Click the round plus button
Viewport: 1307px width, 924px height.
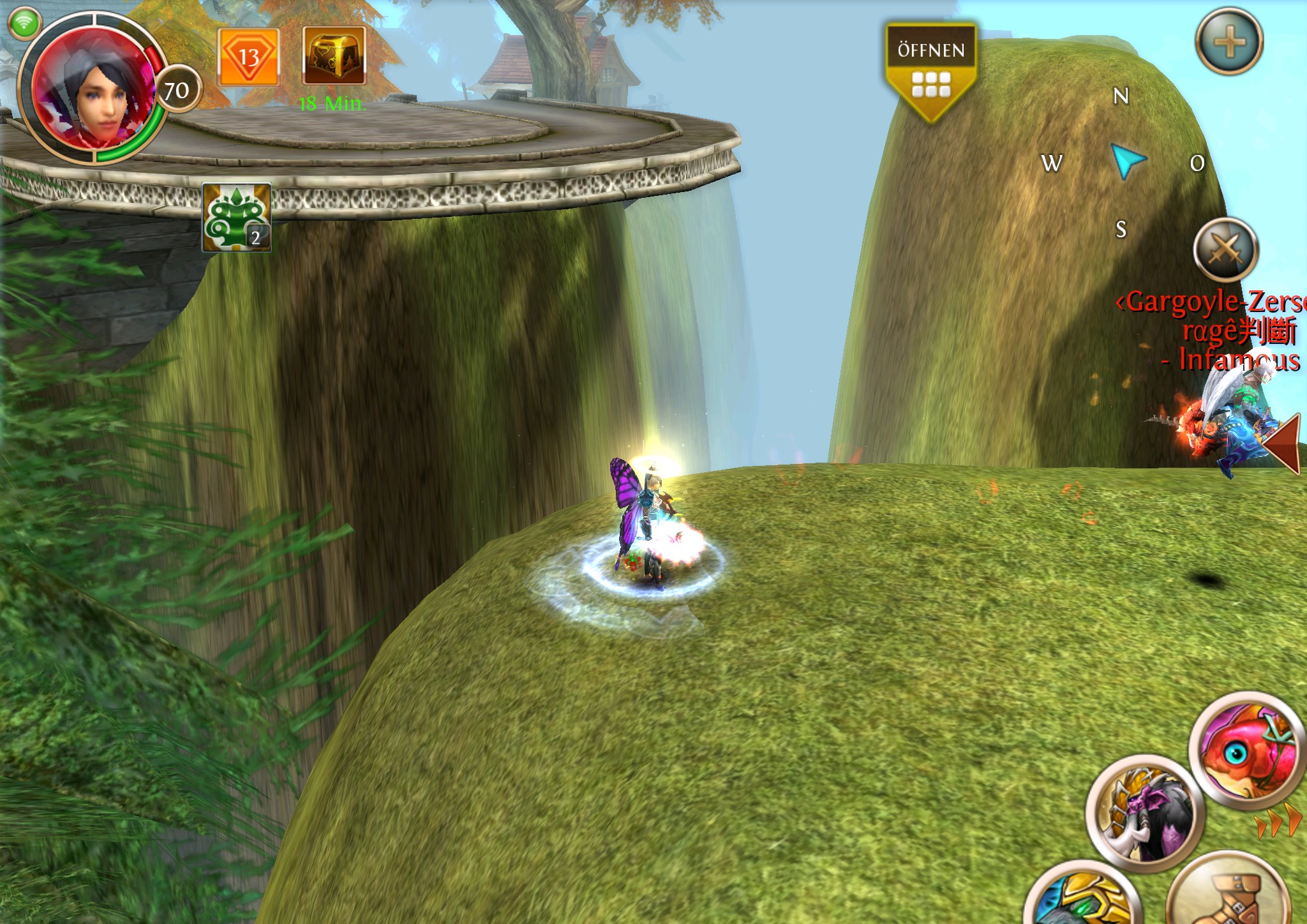pyautogui.click(x=1229, y=42)
